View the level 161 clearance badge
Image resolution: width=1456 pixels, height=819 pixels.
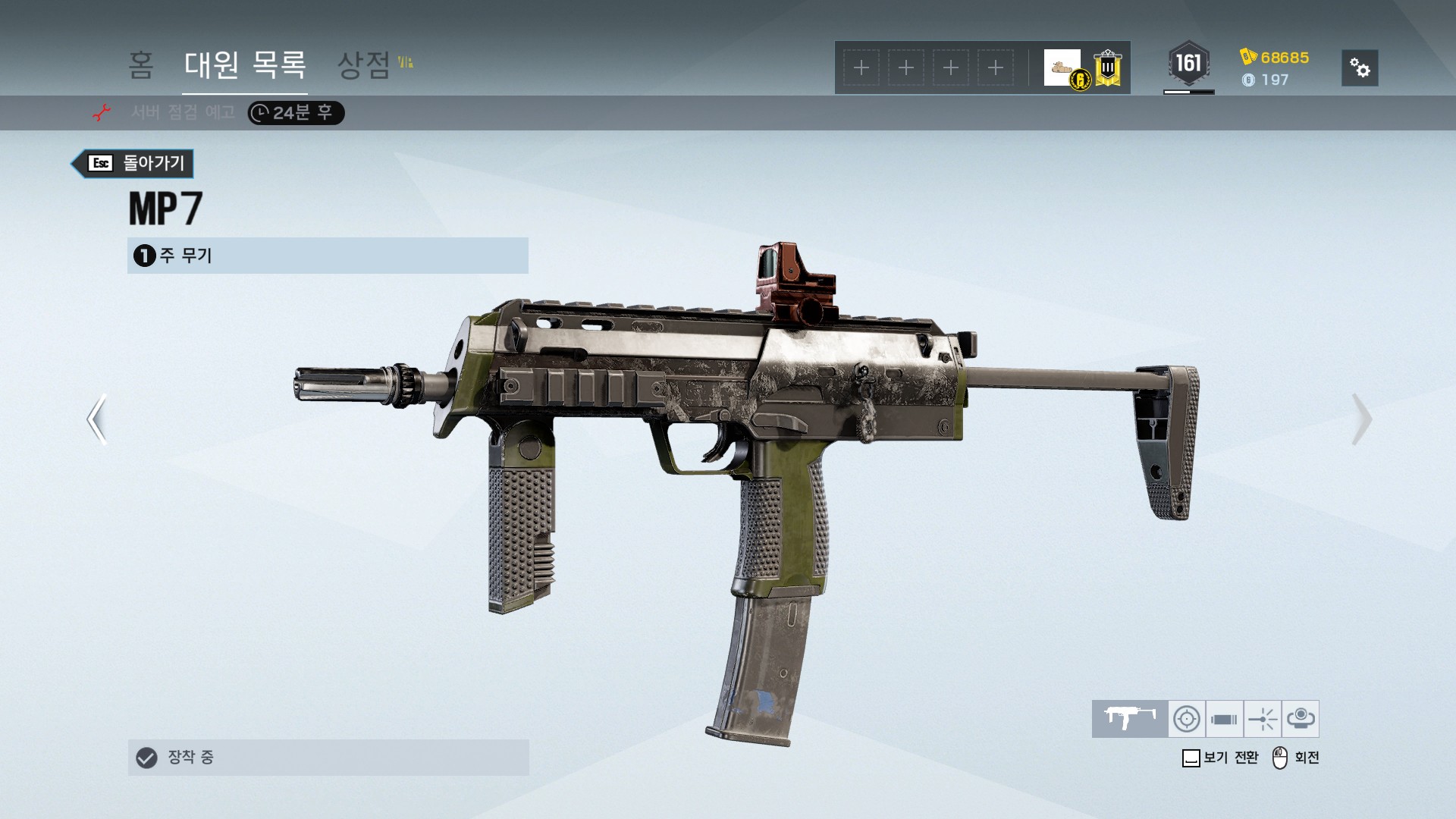coord(1188,64)
